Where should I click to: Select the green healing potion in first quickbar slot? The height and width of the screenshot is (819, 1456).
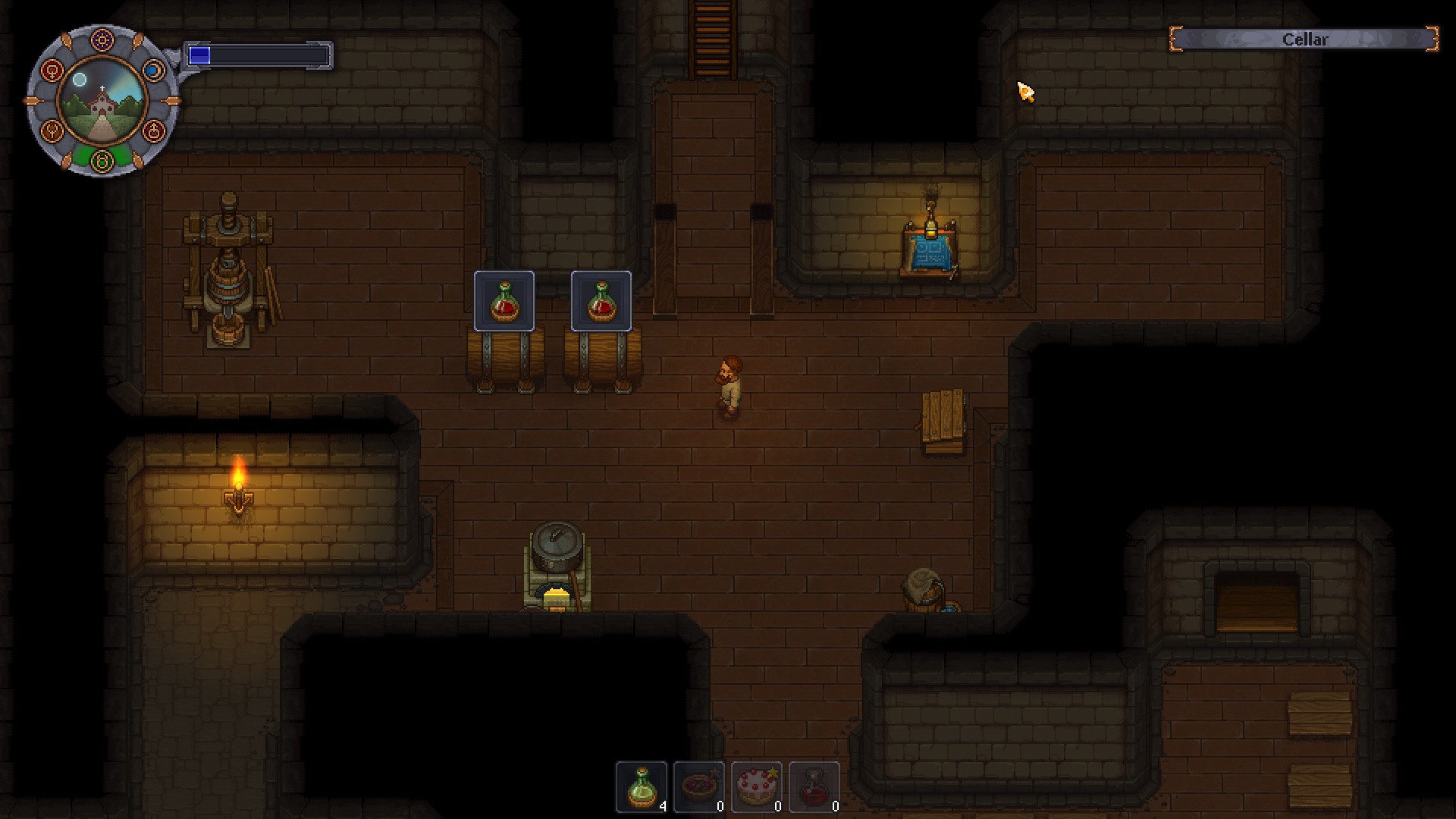pos(640,787)
